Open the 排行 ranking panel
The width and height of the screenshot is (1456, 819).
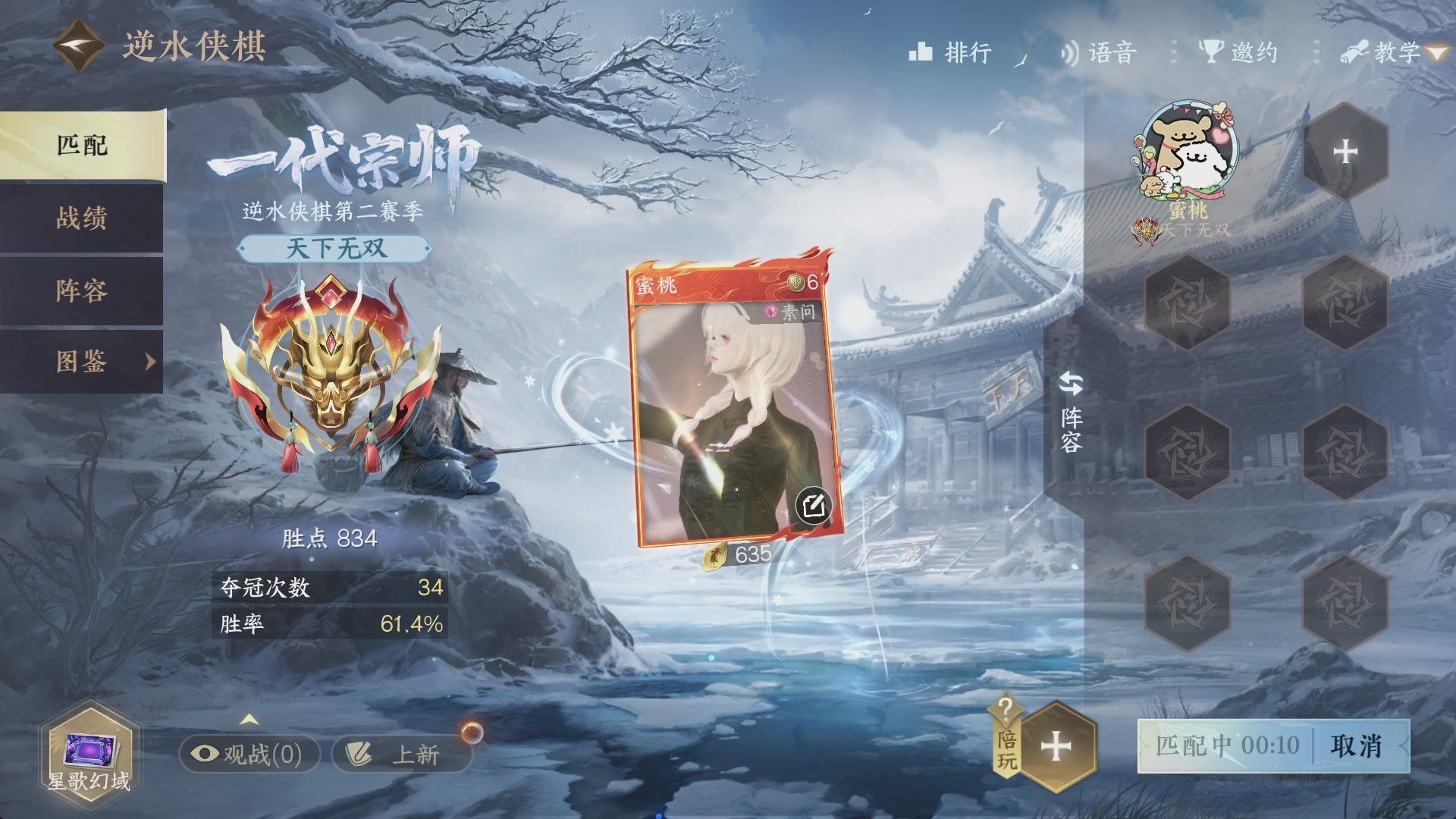click(x=949, y=52)
